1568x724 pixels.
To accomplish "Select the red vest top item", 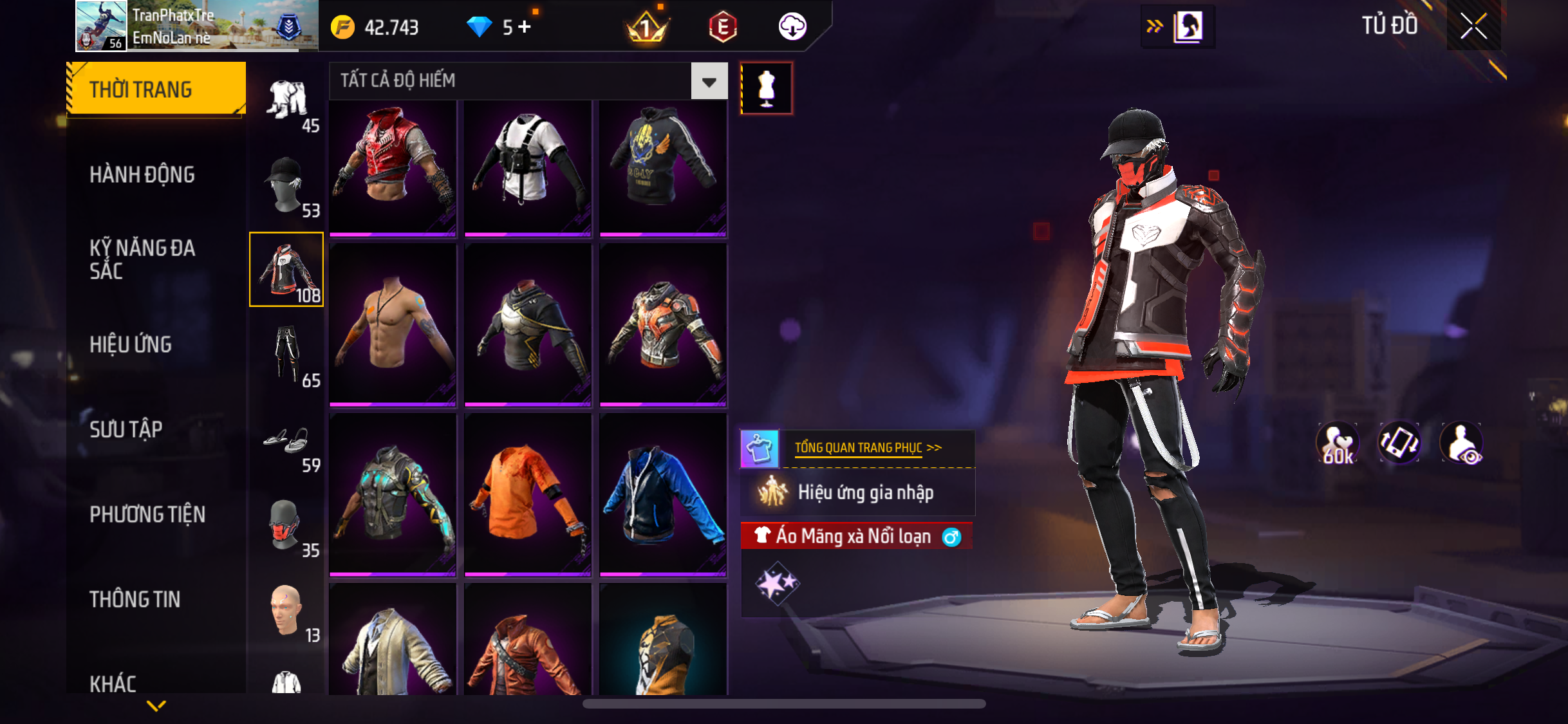I will (x=393, y=167).
